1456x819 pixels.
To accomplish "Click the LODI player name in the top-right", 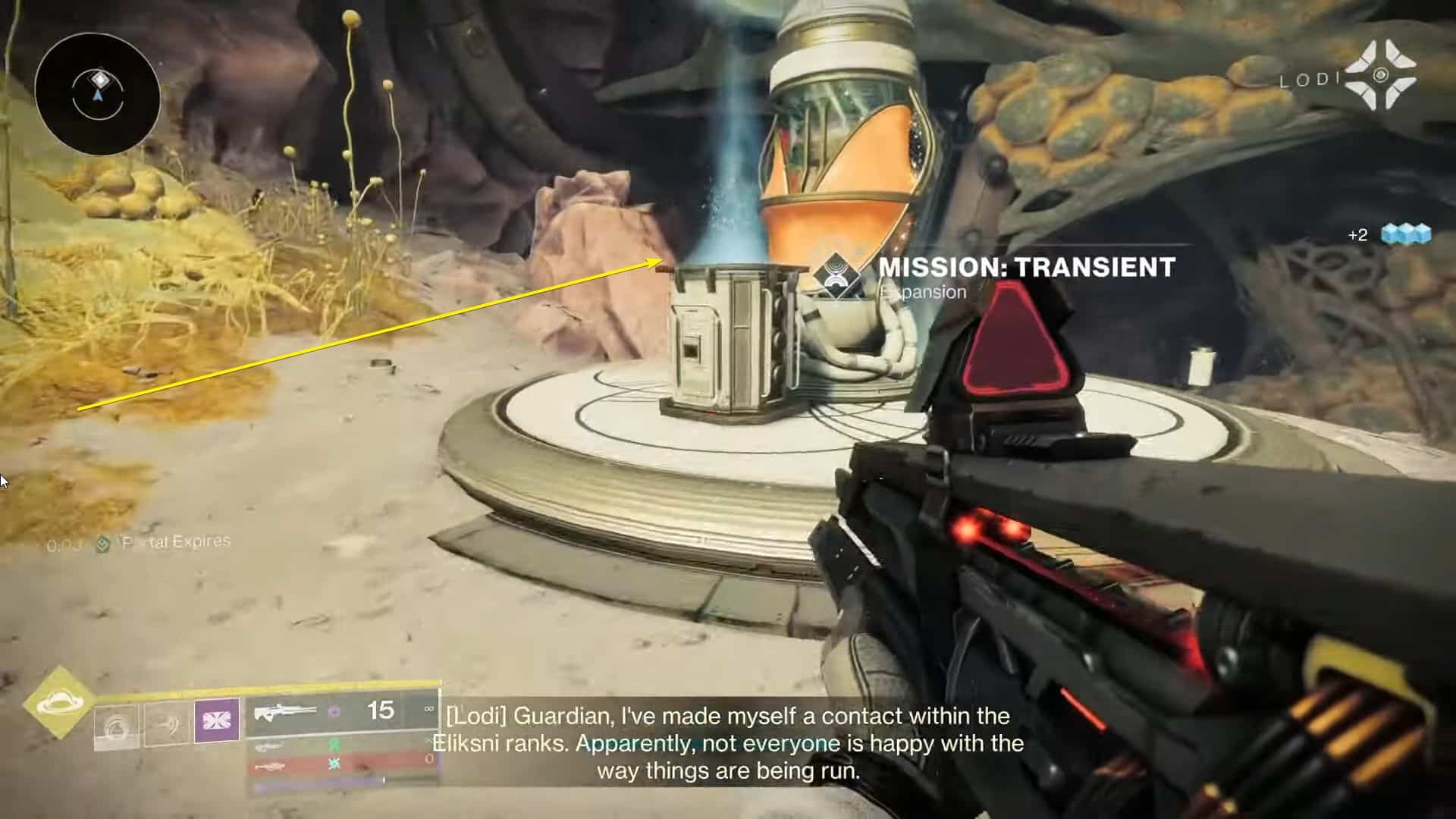I will [1310, 77].
